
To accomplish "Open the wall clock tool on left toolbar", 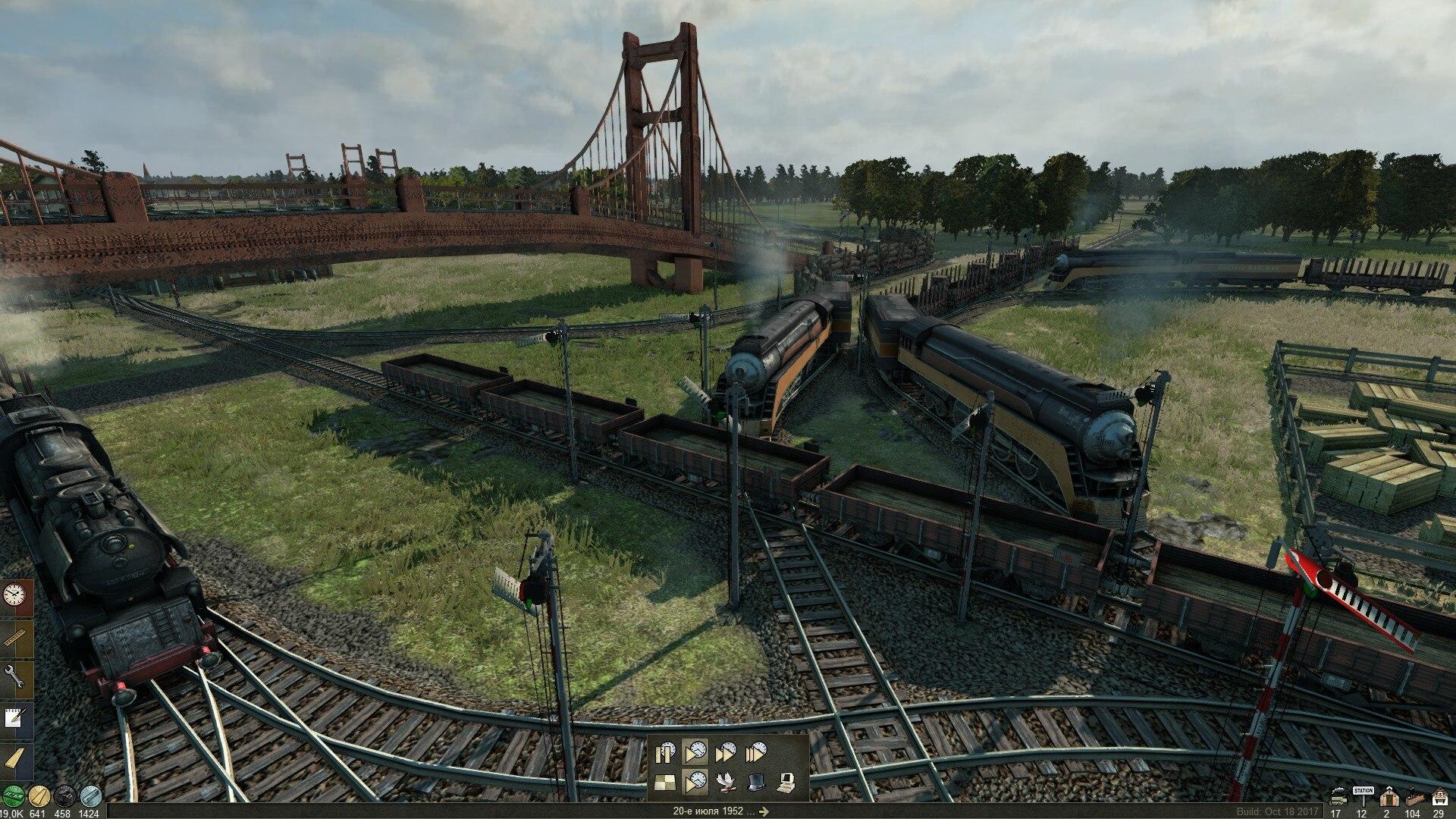I will [x=16, y=595].
